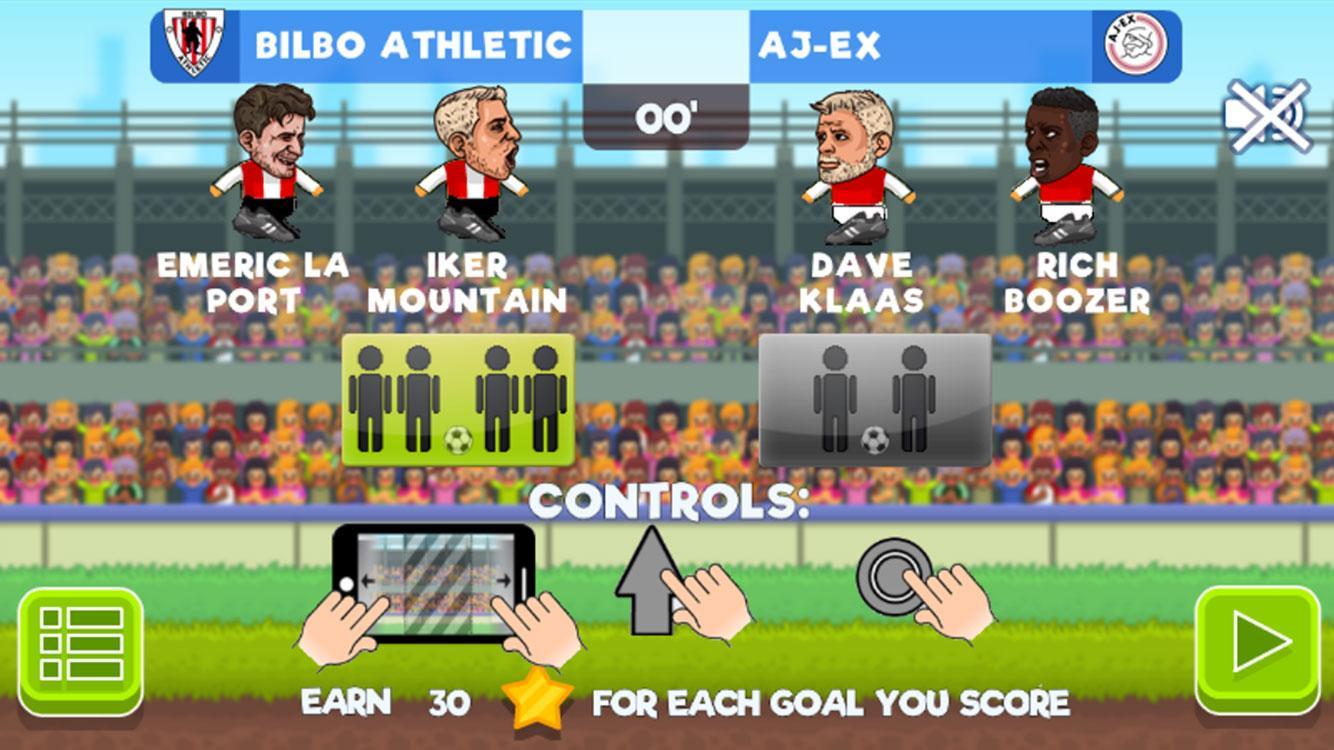The height and width of the screenshot is (750, 1334).
Task: Click the AJ-EX team crest
Action: (x=1135, y=43)
